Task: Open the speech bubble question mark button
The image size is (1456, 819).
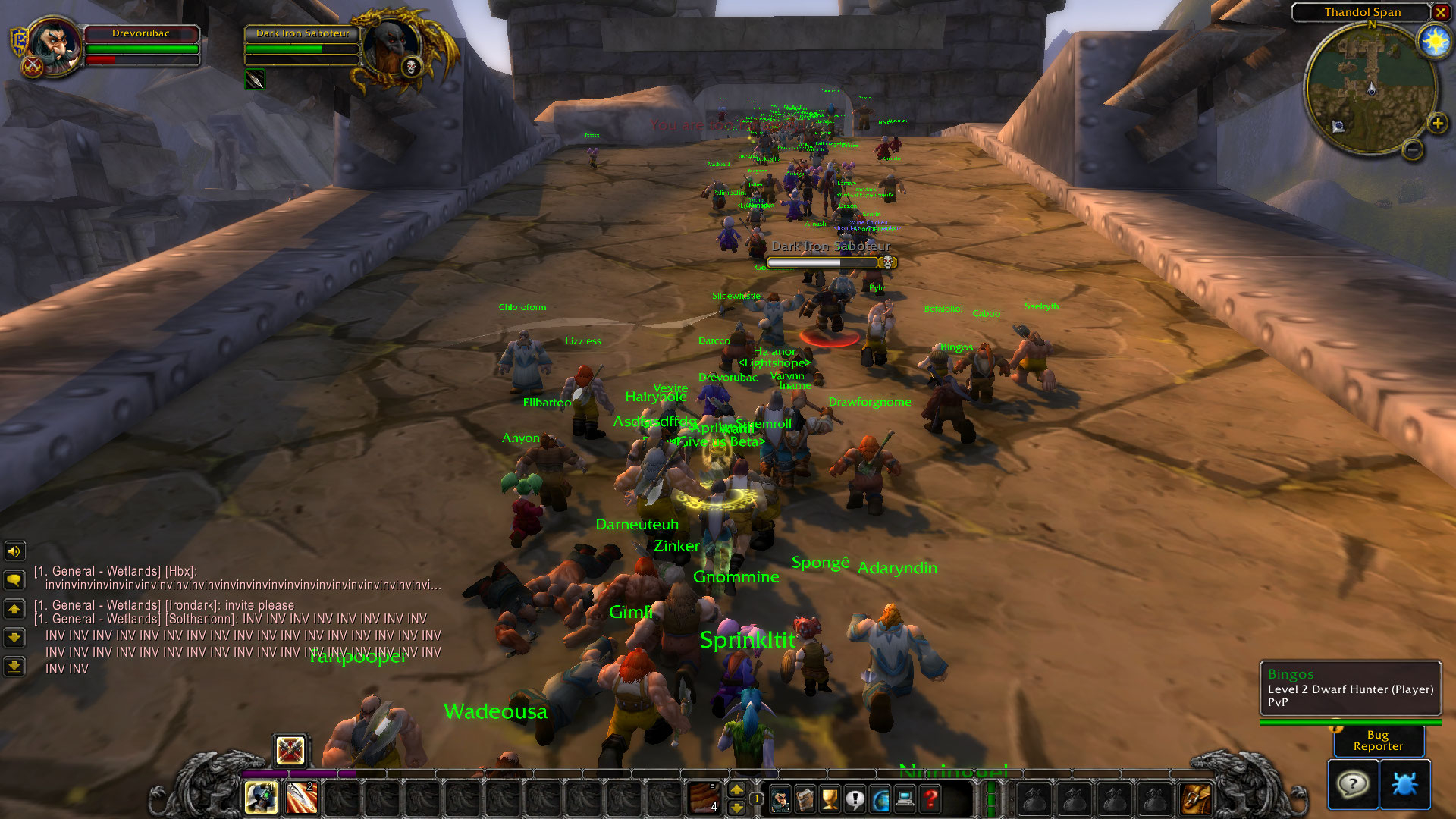Action: pyautogui.click(x=1353, y=784)
